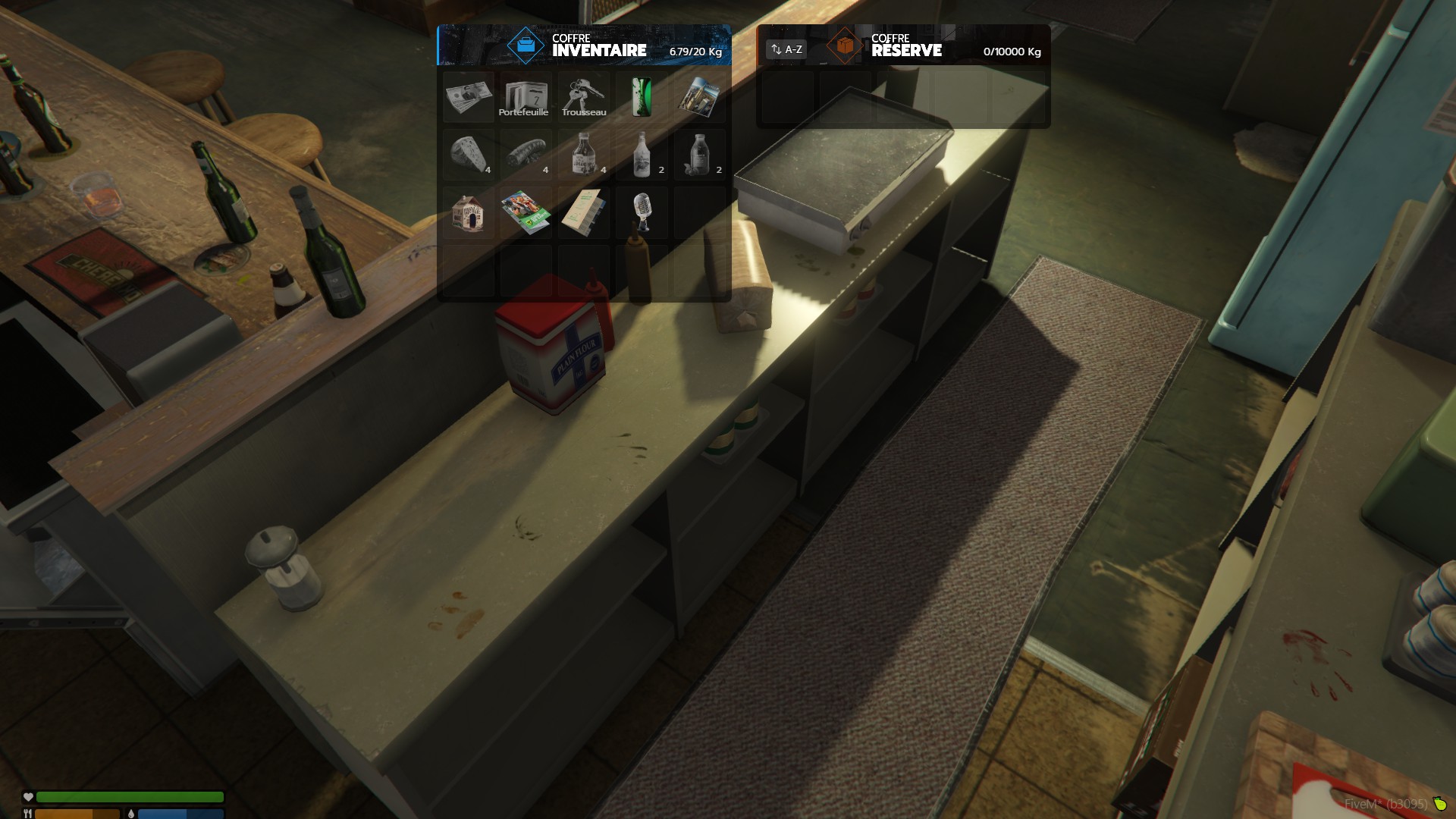This screenshot has width=1456, height=819.
Task: Select the tall white bottle stack
Action: (x=642, y=155)
